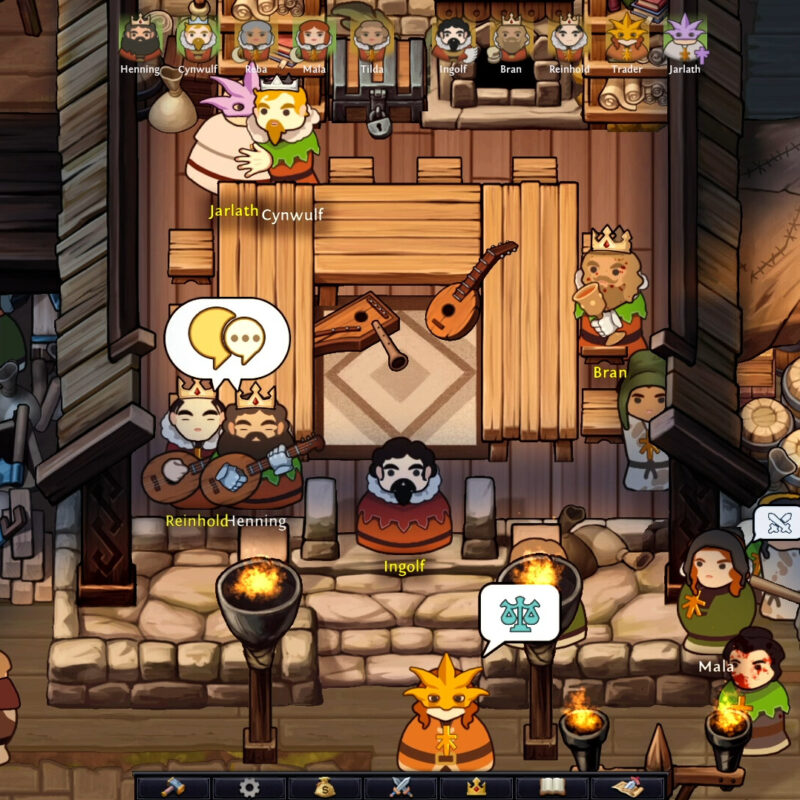Viewport: 800px width, 800px height.
Task: Select the Reinhold portrait
Action: pyautogui.click(x=569, y=40)
